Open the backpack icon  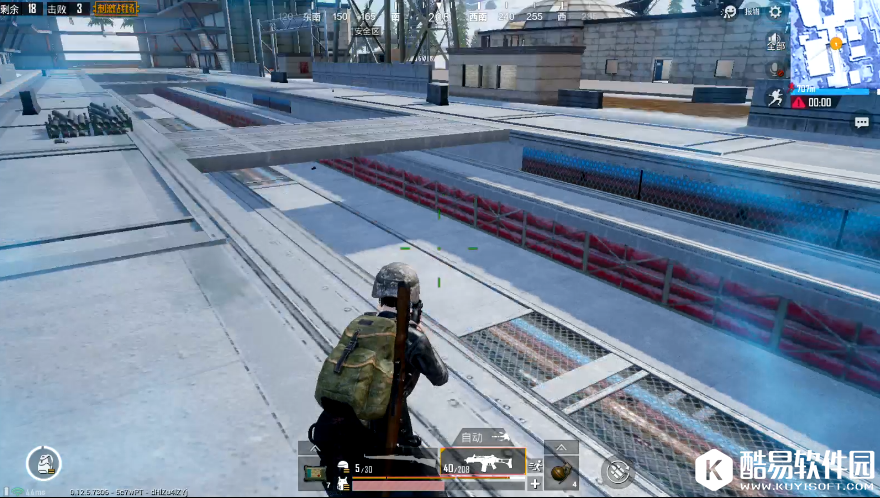pyautogui.click(x=44, y=462)
